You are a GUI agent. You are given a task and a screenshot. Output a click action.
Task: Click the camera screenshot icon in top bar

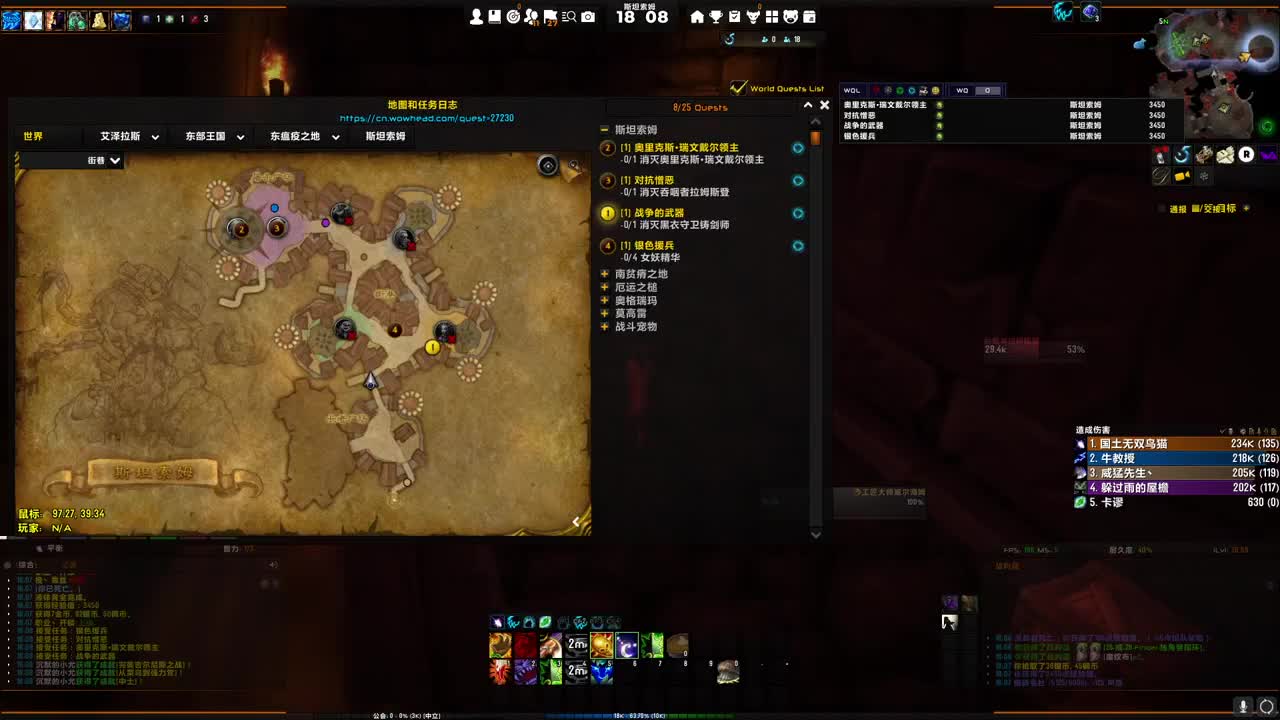[586, 16]
